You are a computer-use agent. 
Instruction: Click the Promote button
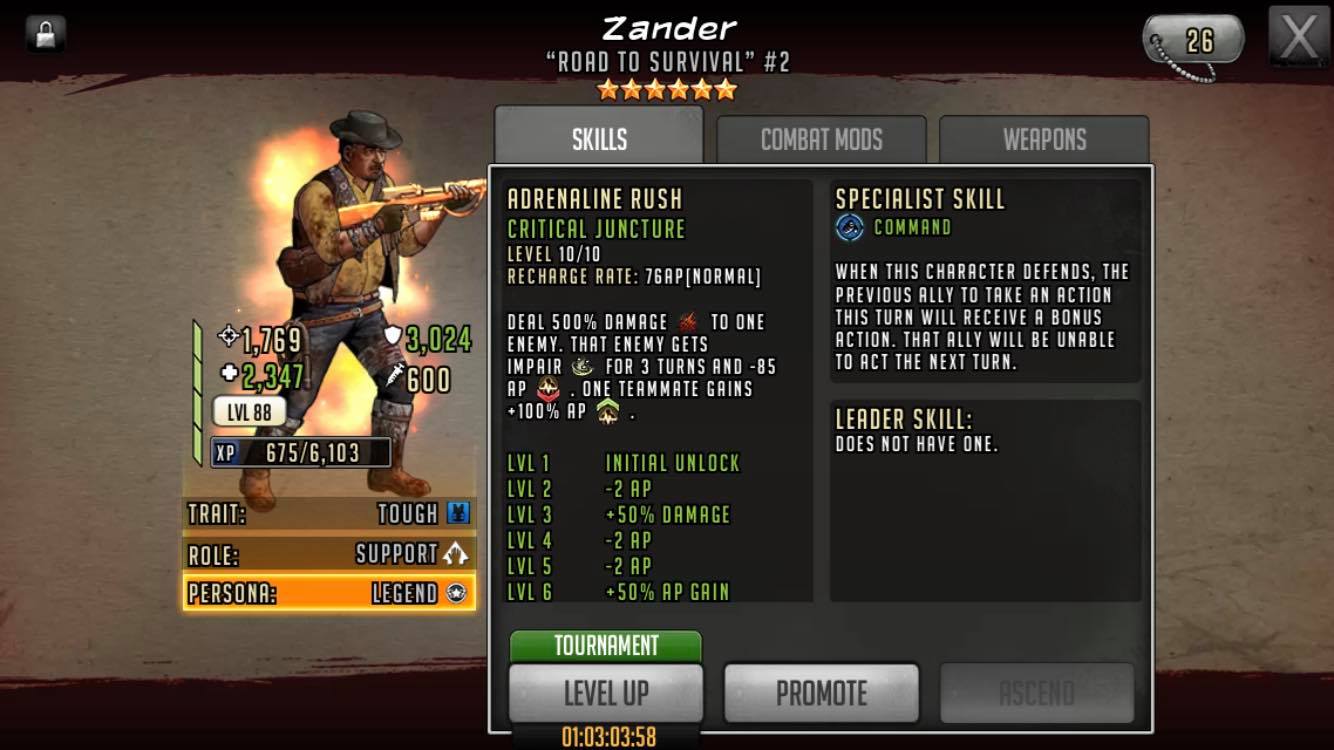coord(821,691)
